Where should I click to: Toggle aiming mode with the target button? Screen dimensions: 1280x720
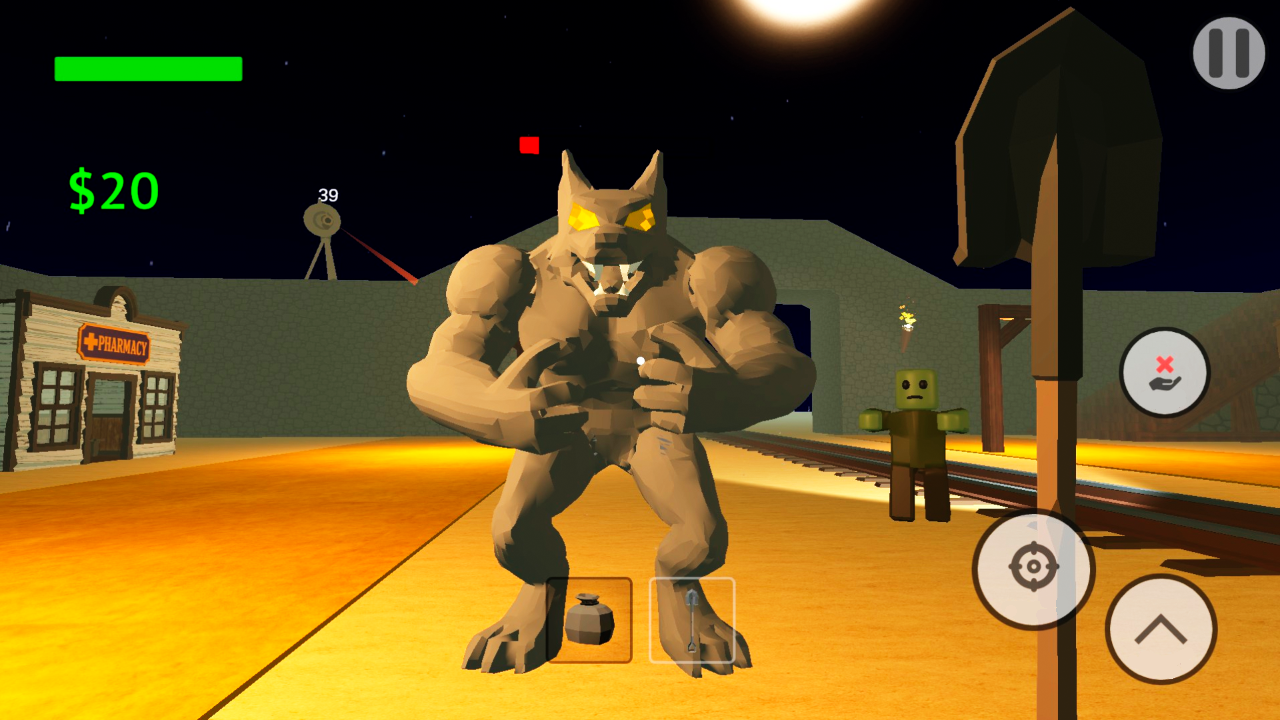point(1035,568)
